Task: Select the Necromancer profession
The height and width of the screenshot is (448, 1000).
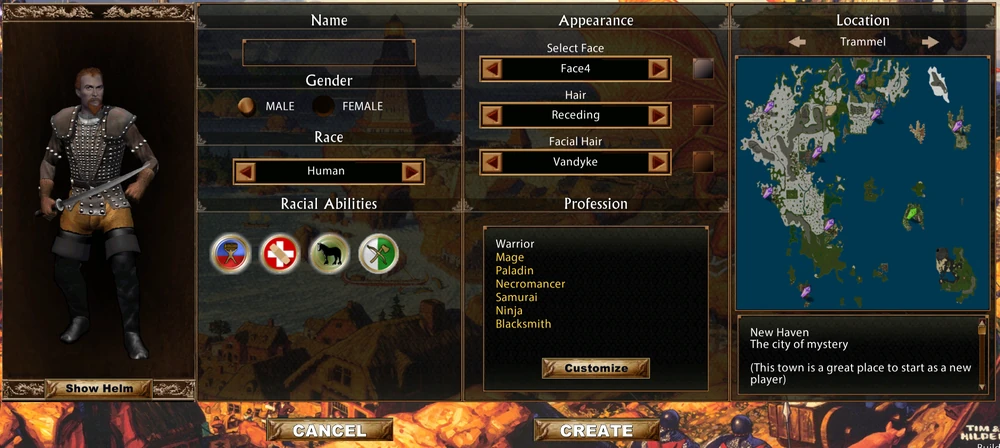Action: pos(530,284)
